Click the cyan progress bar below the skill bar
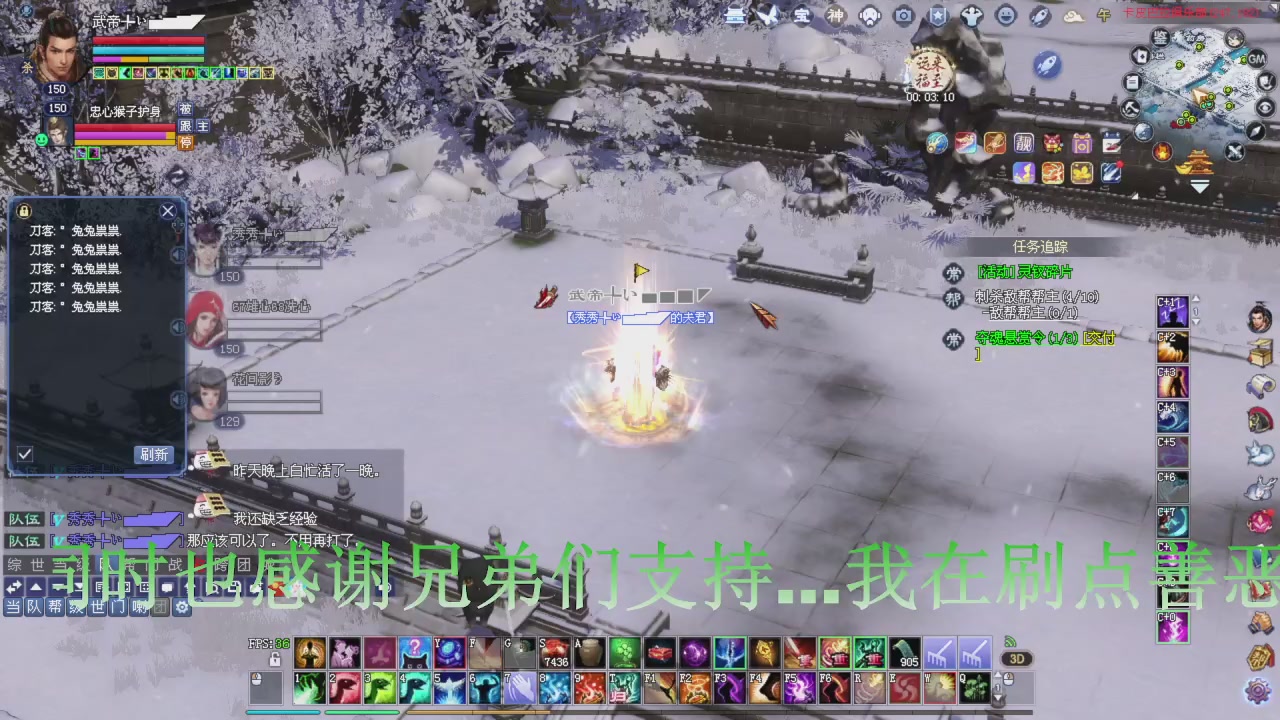The image size is (1280, 720). click(285, 712)
